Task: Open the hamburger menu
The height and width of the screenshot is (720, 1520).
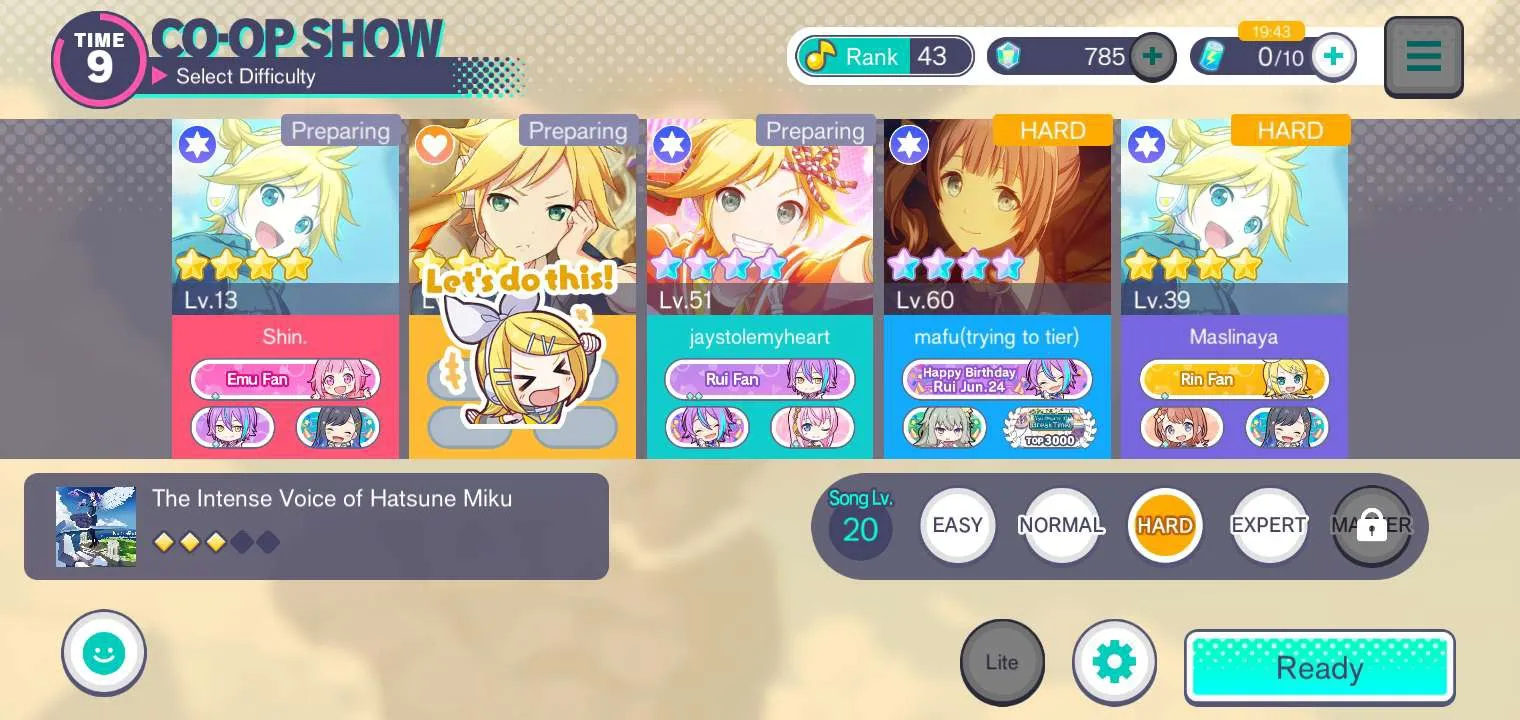Action: click(x=1423, y=57)
